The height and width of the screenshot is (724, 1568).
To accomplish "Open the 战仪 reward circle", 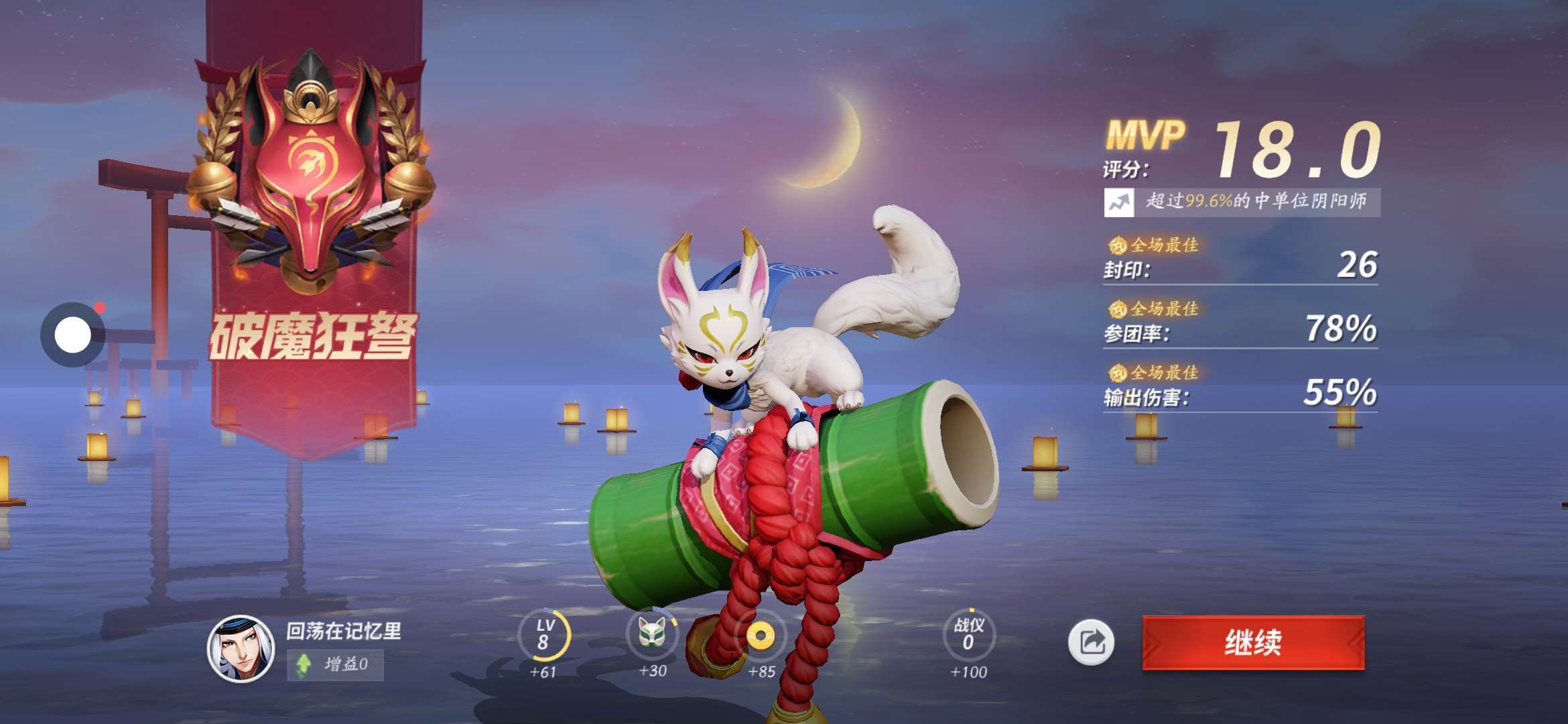I will point(968,634).
